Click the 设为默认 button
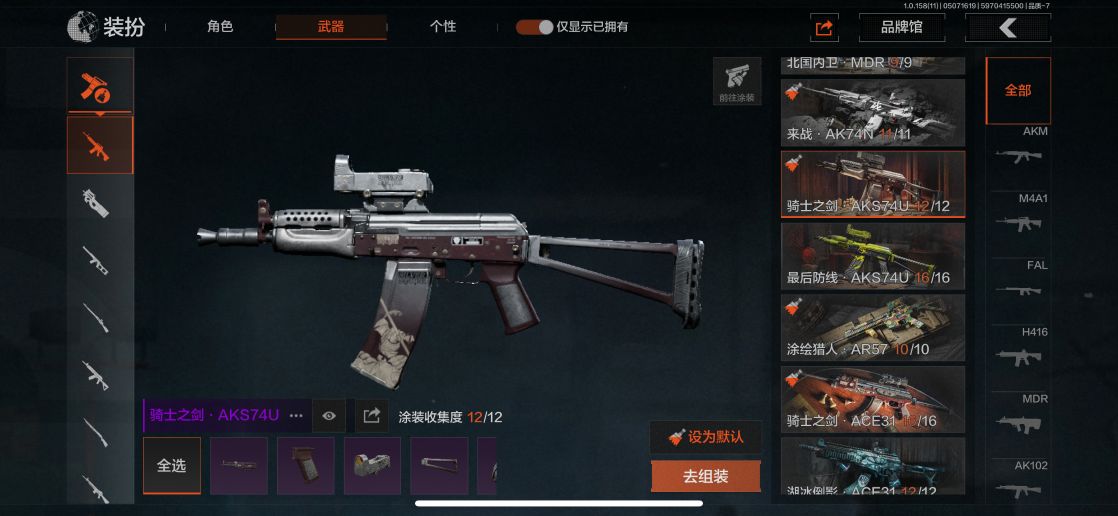 pos(706,437)
